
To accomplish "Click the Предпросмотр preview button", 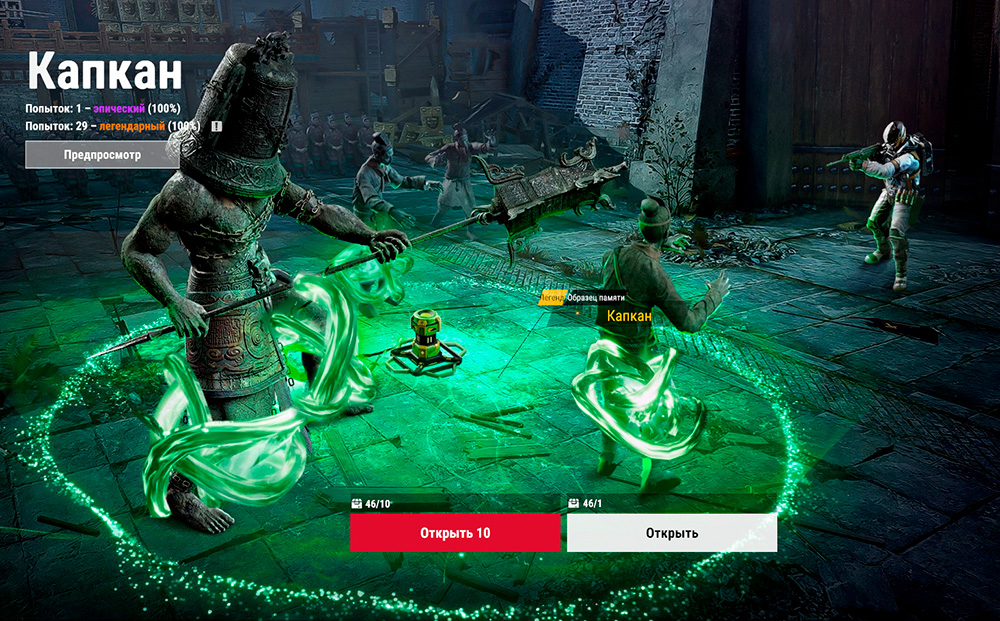I will tap(102, 155).
